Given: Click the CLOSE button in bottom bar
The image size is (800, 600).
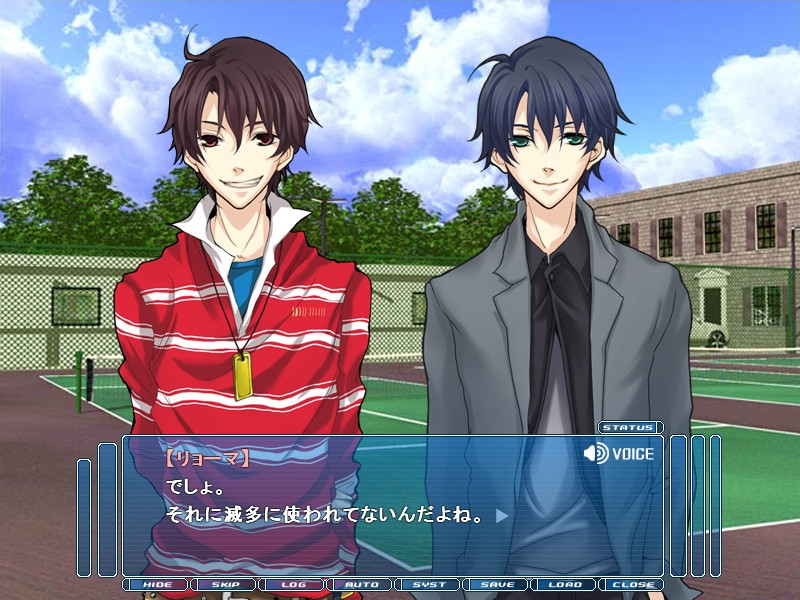Looking at the screenshot, I should pyautogui.click(x=632, y=584).
